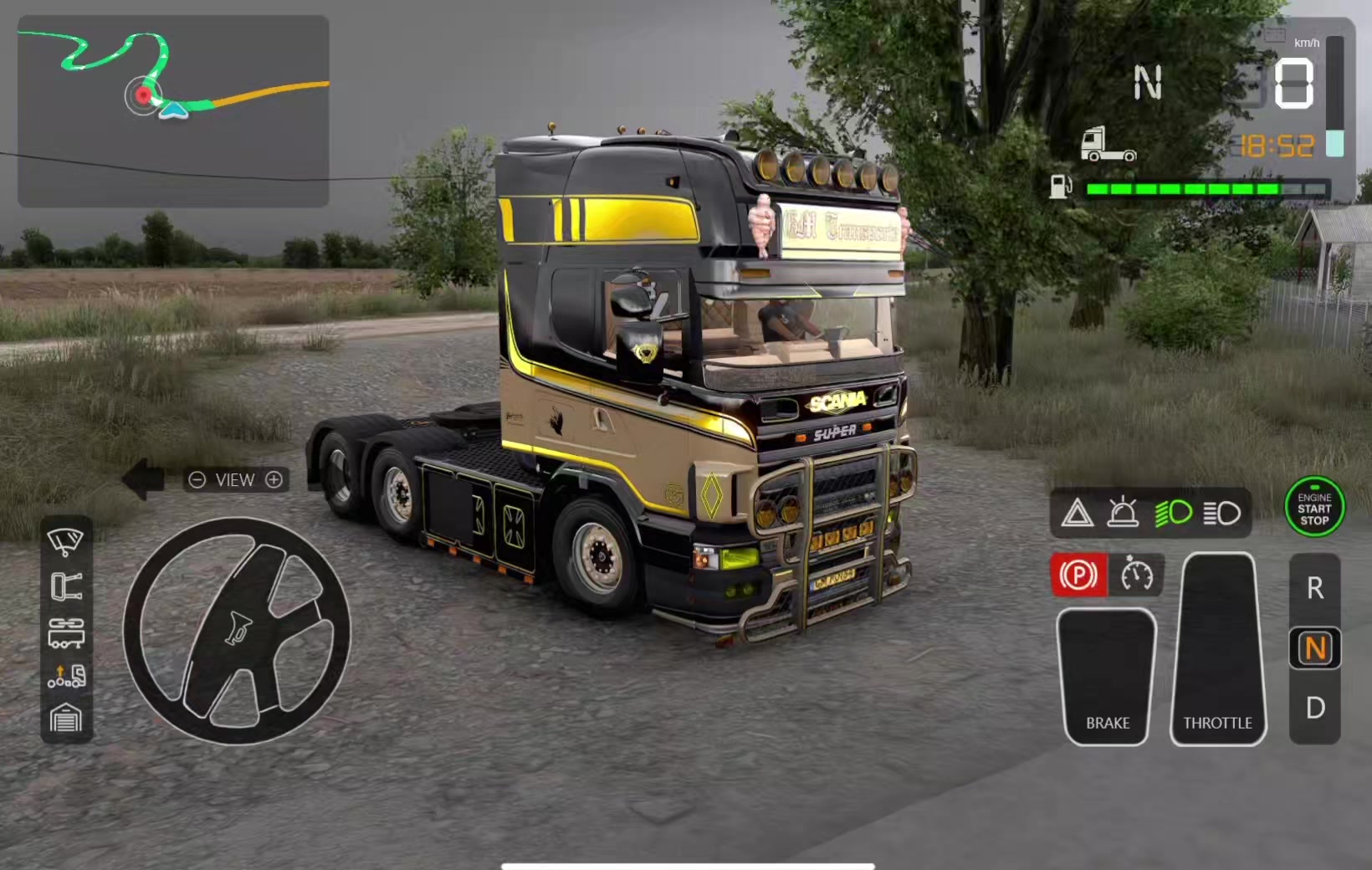
Task: Shift to Reverse gear R
Action: [1315, 589]
